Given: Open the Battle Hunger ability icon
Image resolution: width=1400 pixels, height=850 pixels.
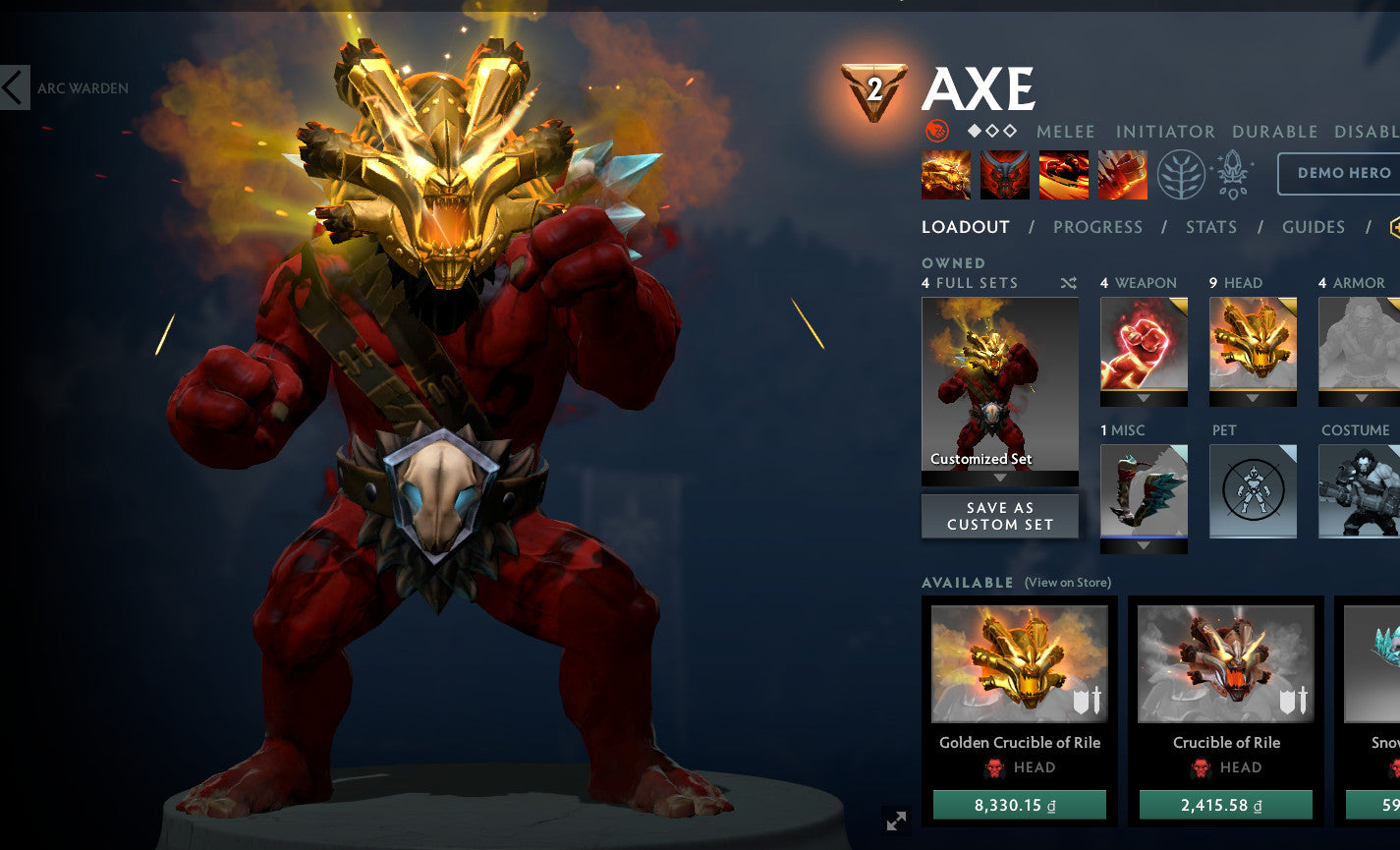Looking at the screenshot, I should (1005, 175).
